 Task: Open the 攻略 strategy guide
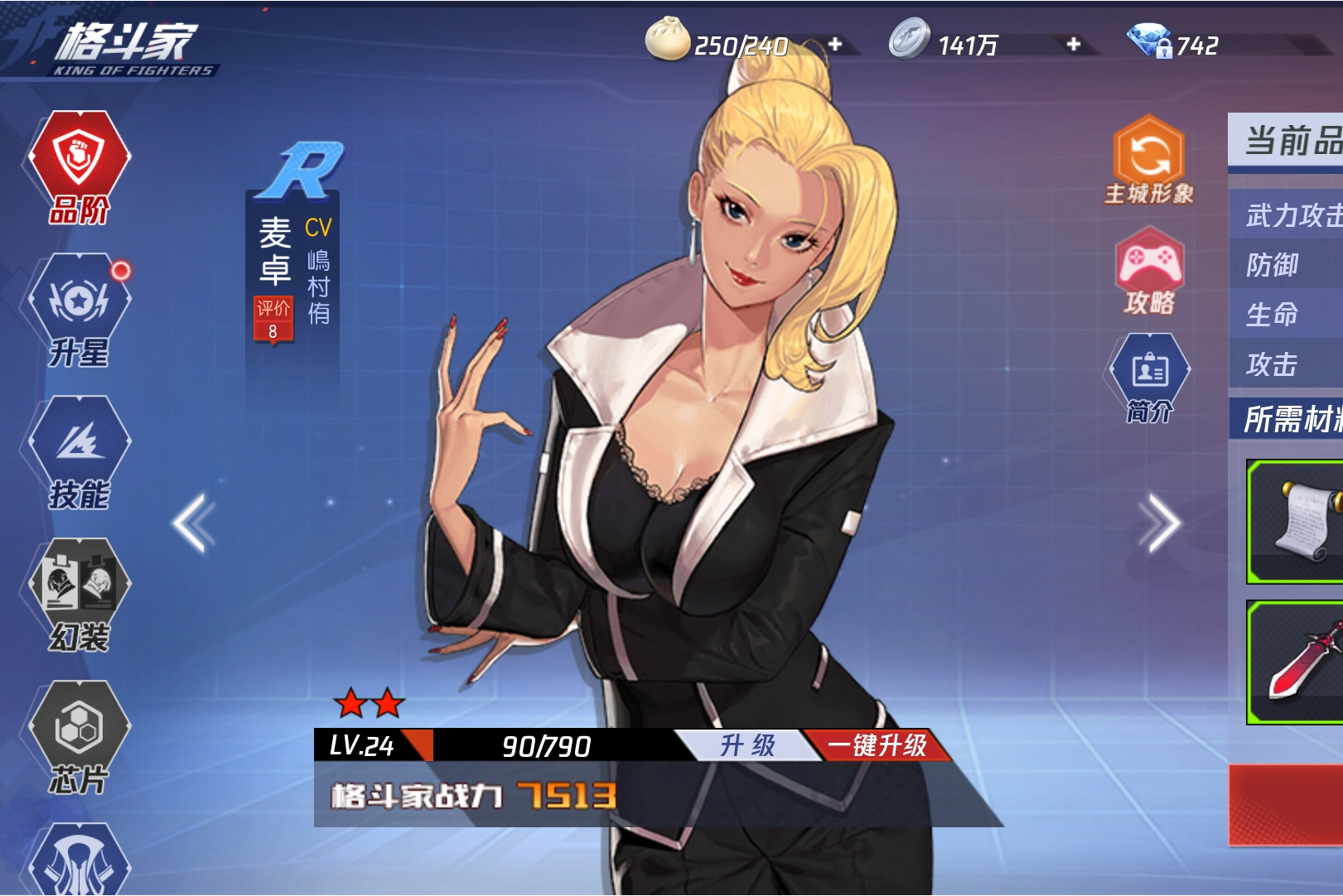pyautogui.click(x=1149, y=273)
